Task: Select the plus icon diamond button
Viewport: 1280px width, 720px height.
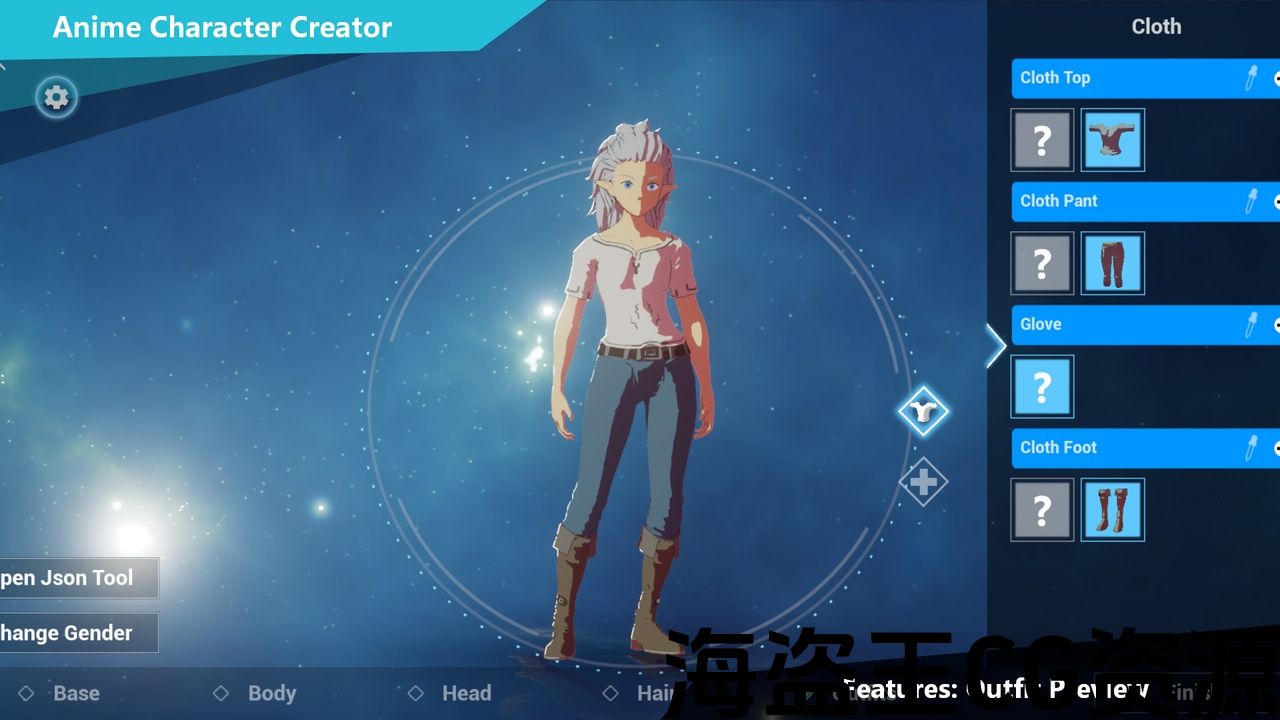Action: click(x=922, y=483)
